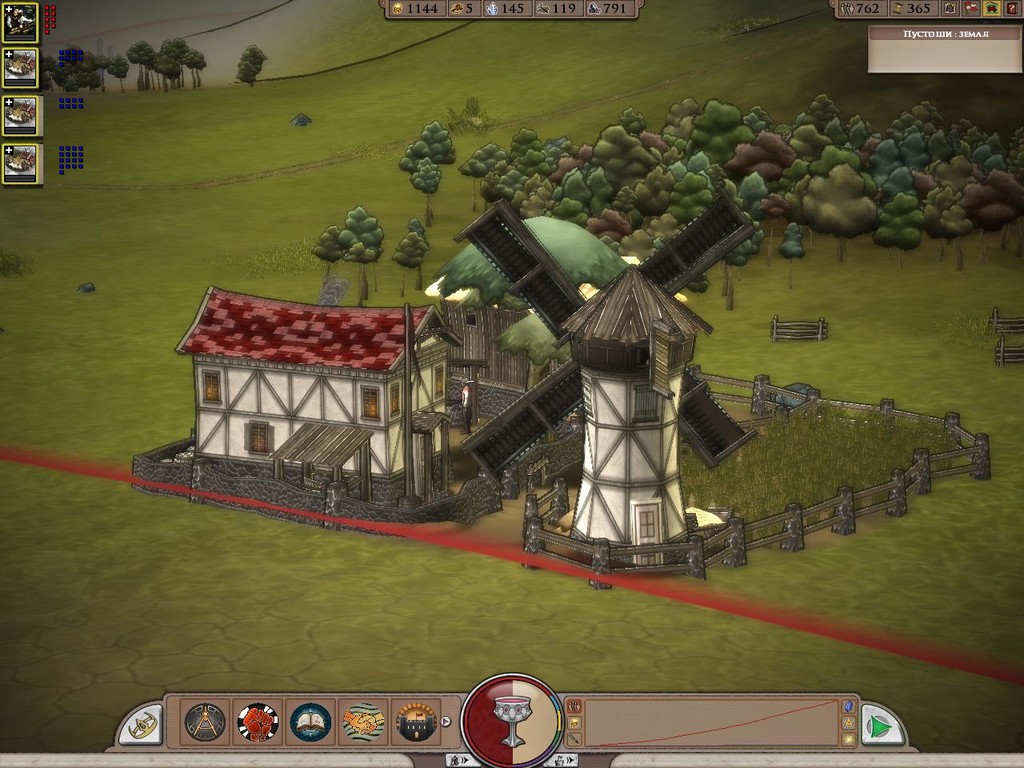Select the handshake diplomacy icon
1024x768 pixels.
(363, 721)
